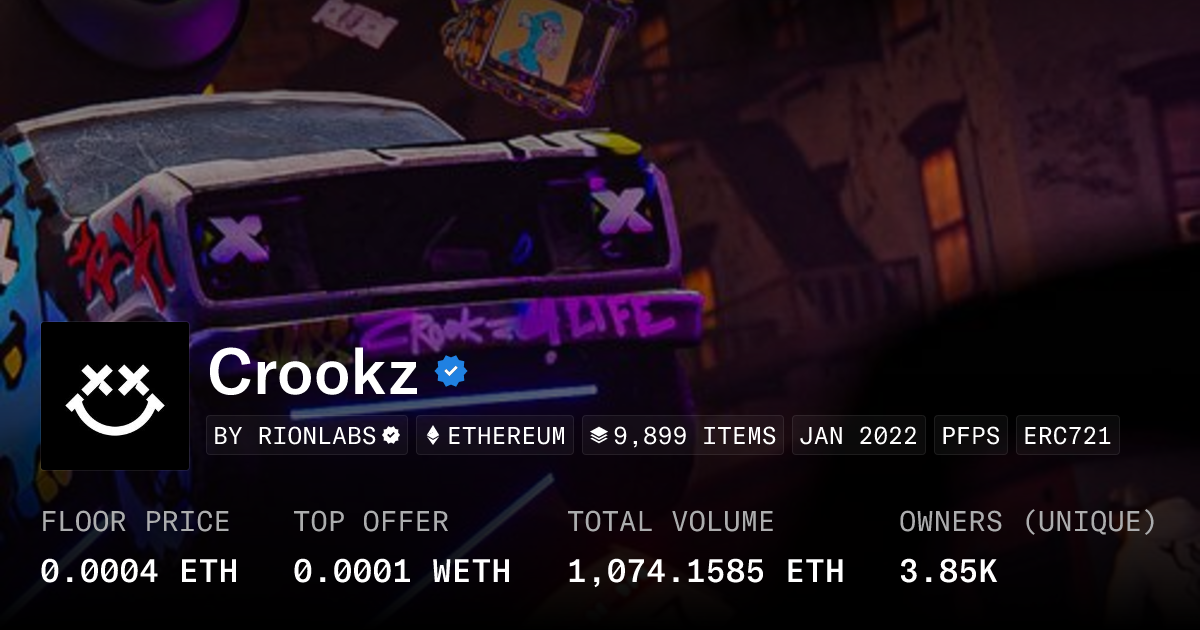The width and height of the screenshot is (1200, 630).
Task: Select the ETHEREUM chain tag
Action: click(495, 436)
